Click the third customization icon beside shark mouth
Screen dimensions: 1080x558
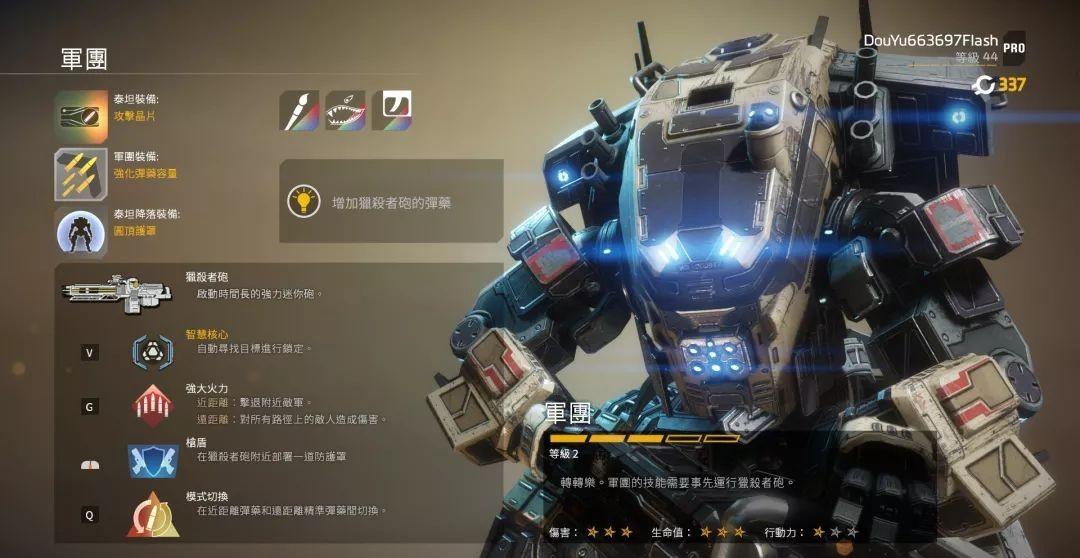pos(392,110)
